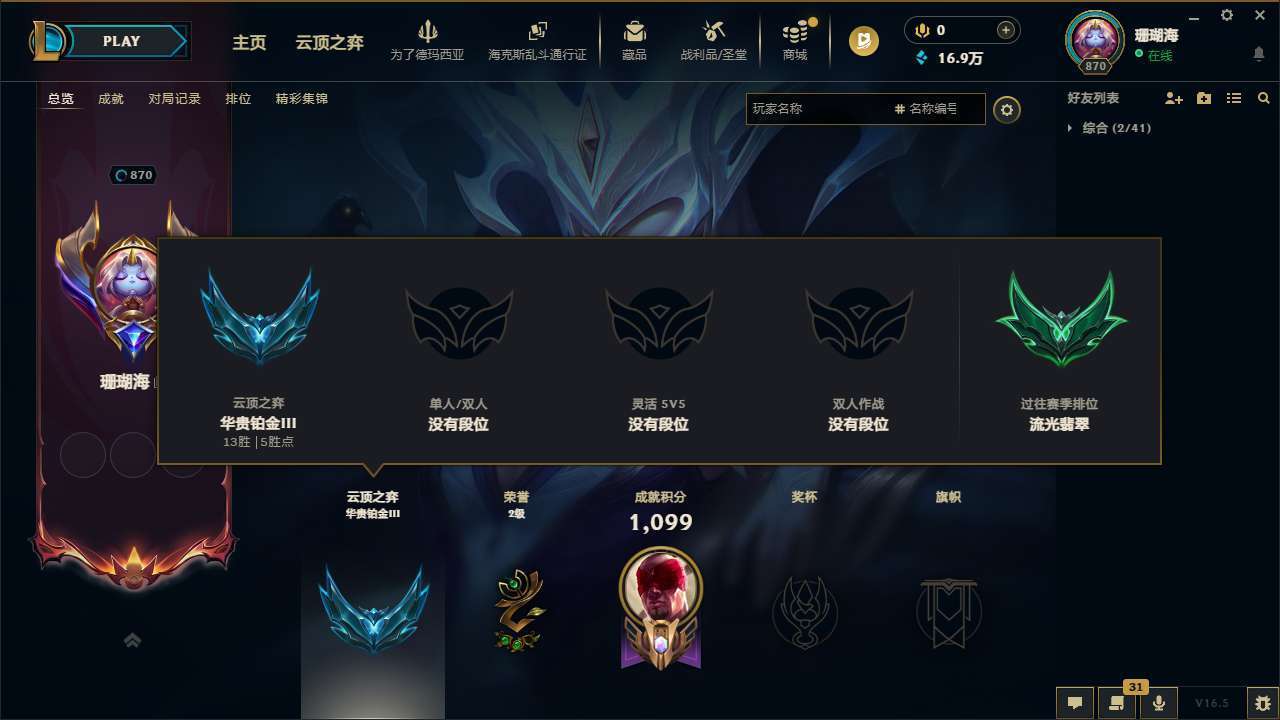The image size is (1280, 720).
Task: Open the 海克斯乱斗通行证 event page
Action: [539, 42]
